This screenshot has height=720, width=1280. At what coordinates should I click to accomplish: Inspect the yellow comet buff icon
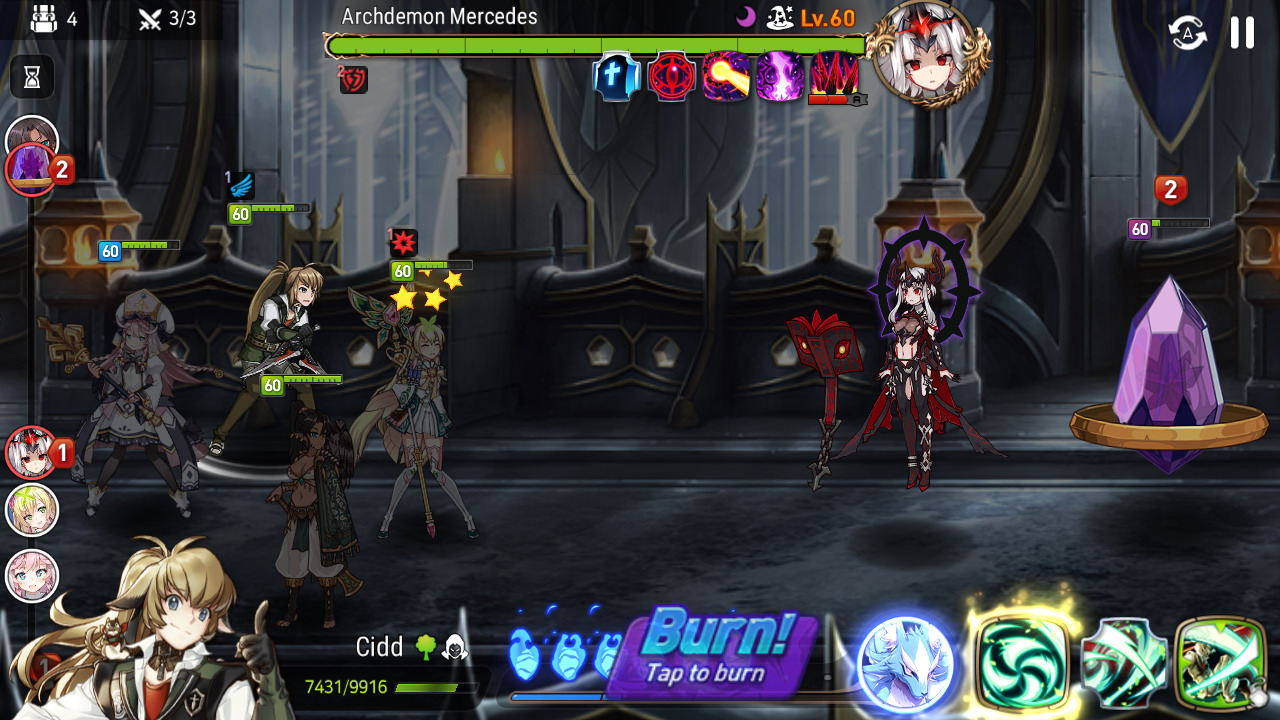click(726, 77)
